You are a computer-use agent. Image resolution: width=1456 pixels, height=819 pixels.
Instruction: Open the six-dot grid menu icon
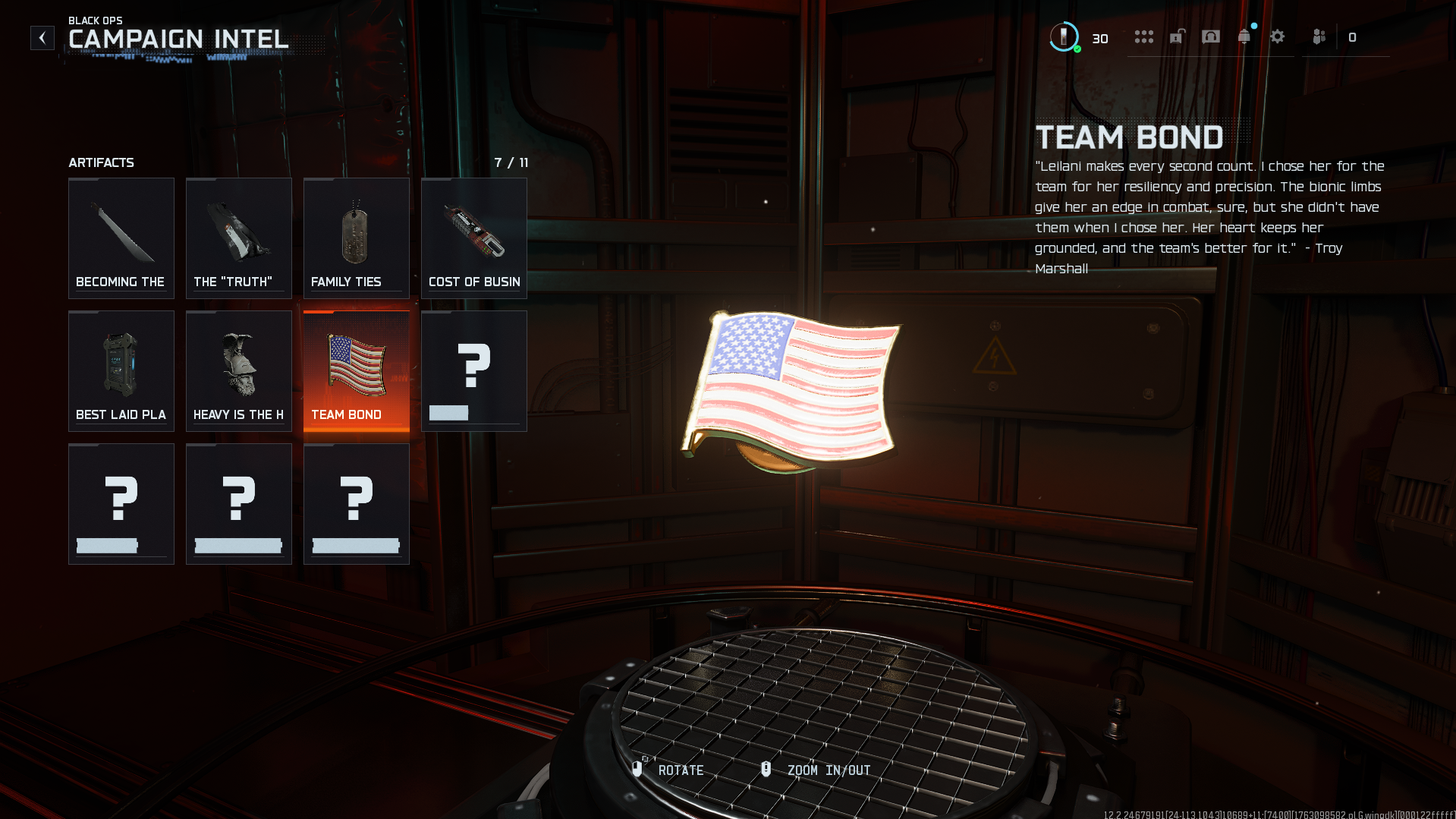[x=1143, y=37]
